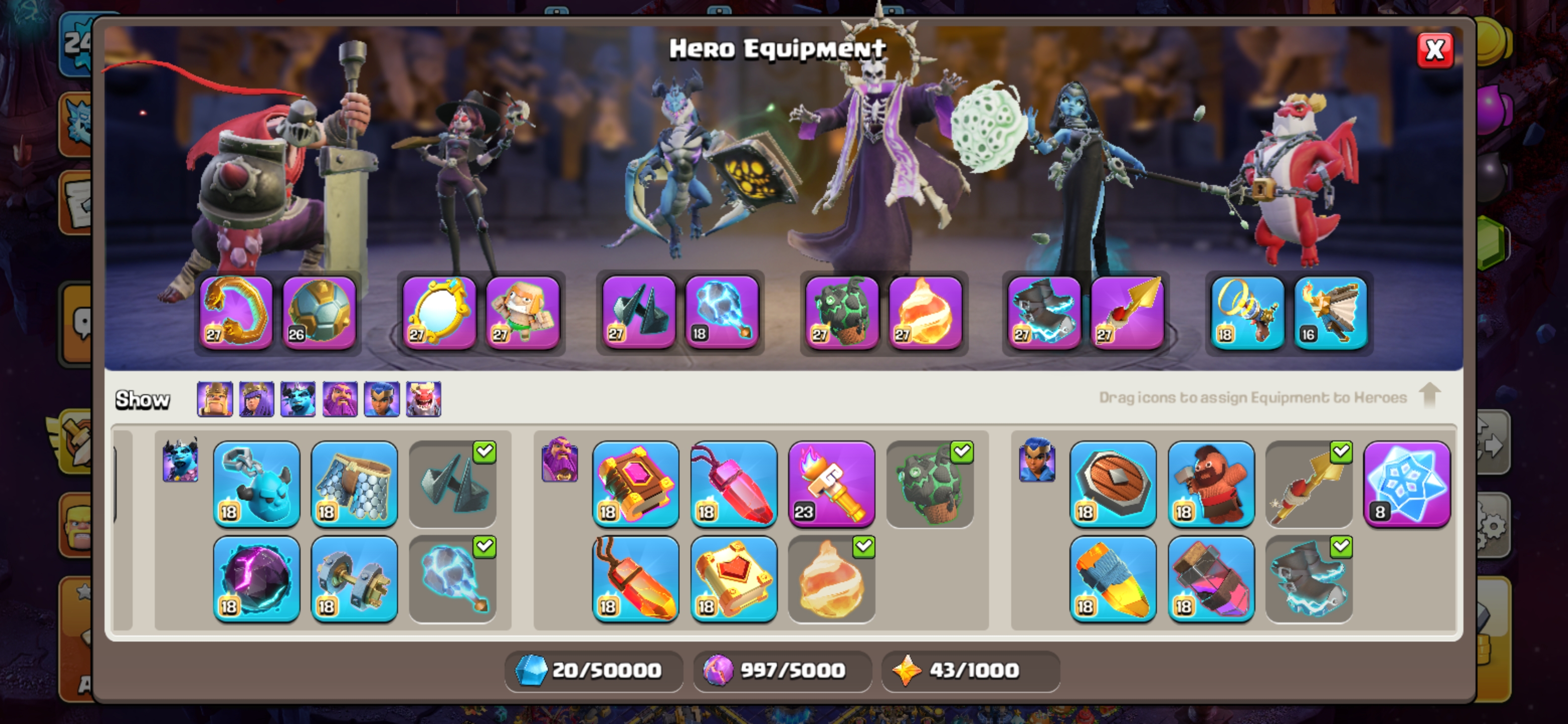Select the purple gem tome equipment

[x=635, y=484]
